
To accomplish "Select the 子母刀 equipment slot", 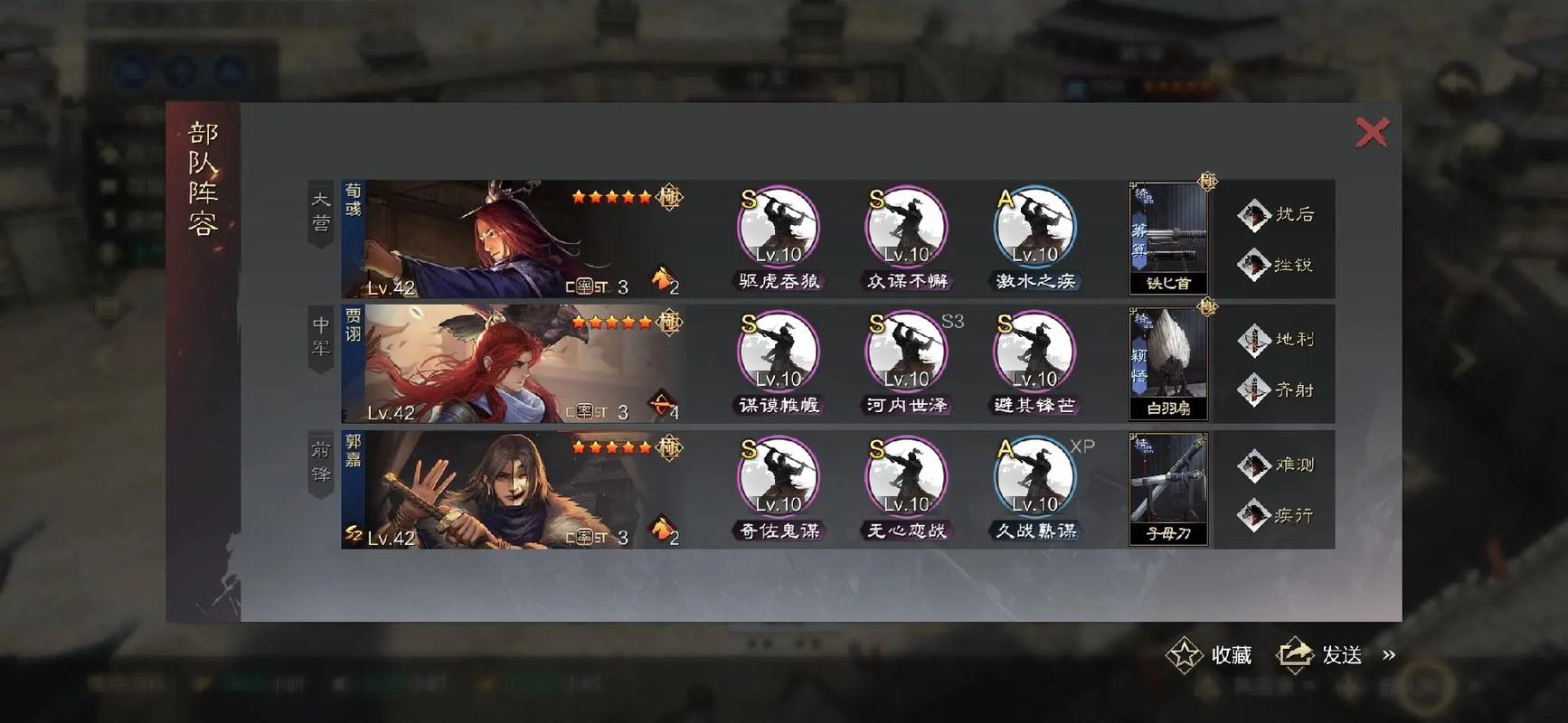I will (1168, 489).
